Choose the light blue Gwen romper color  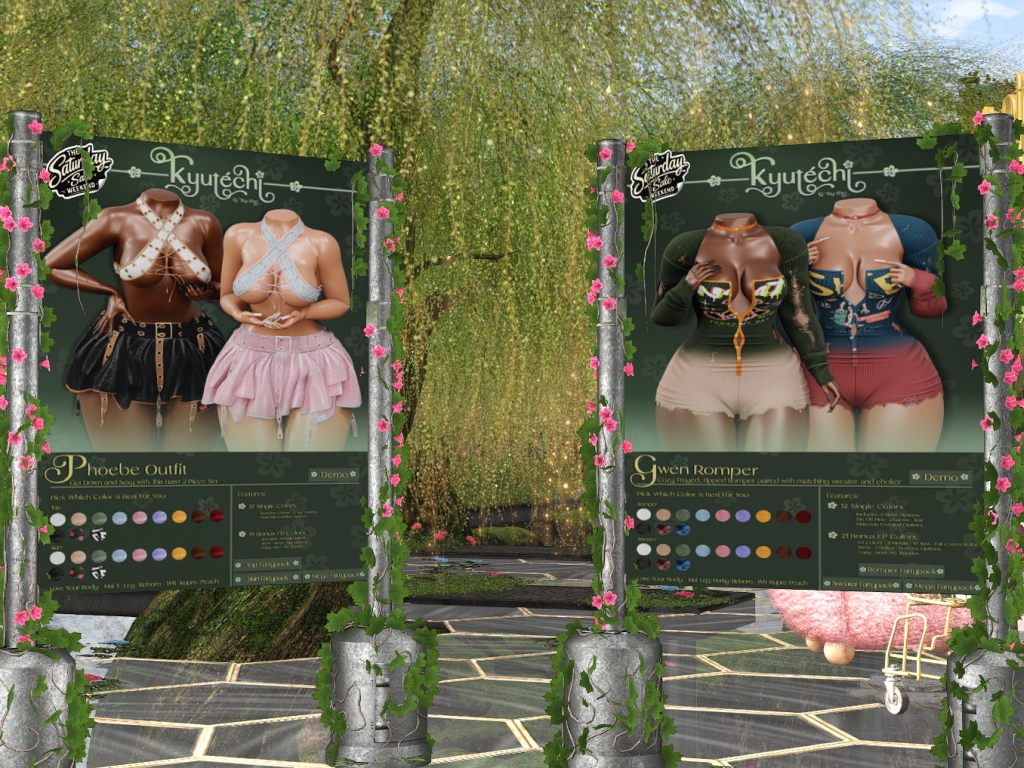703,515
